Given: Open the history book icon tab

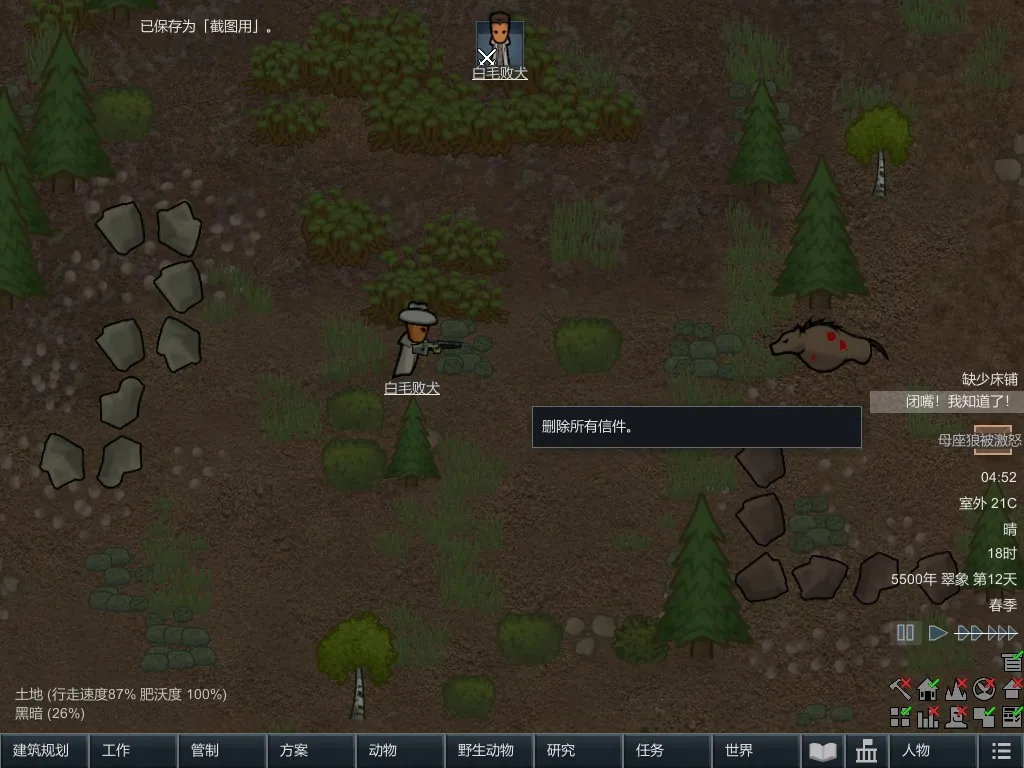Looking at the screenshot, I should pyautogui.click(x=822, y=751).
